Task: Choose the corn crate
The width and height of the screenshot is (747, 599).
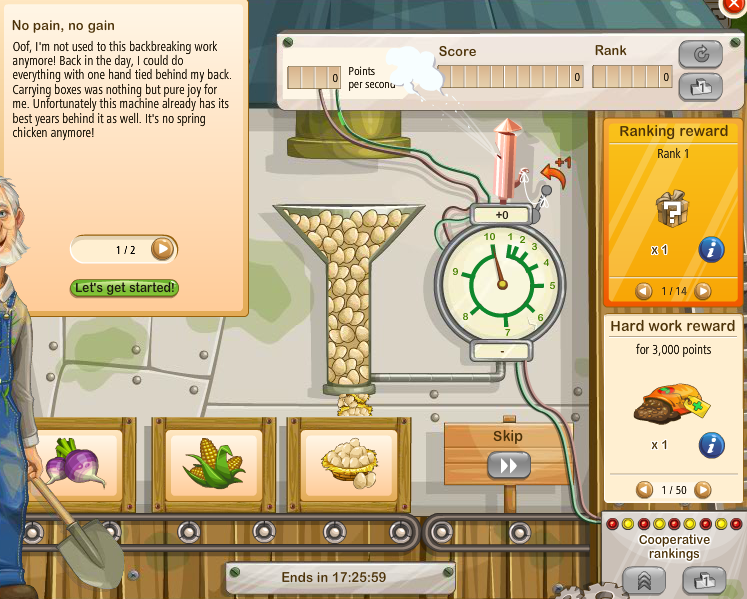Action: [x=212, y=462]
